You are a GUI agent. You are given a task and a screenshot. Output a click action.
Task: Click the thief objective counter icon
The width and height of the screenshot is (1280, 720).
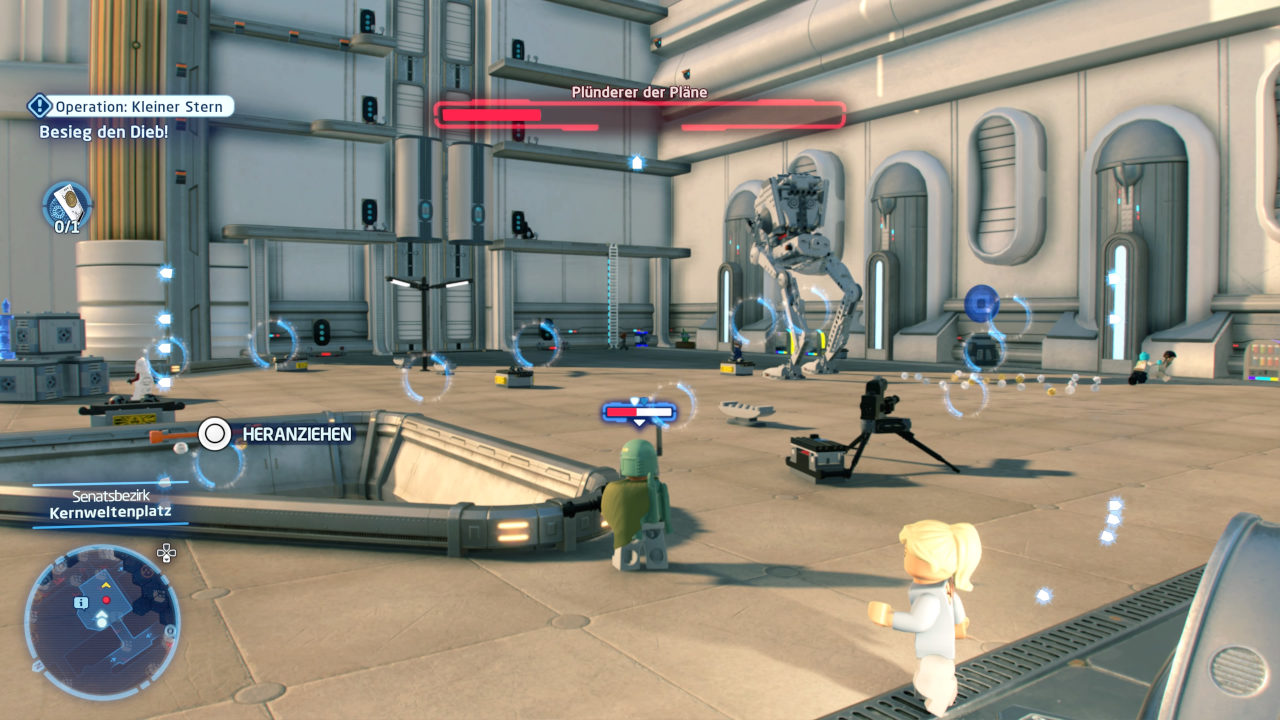click(x=67, y=204)
